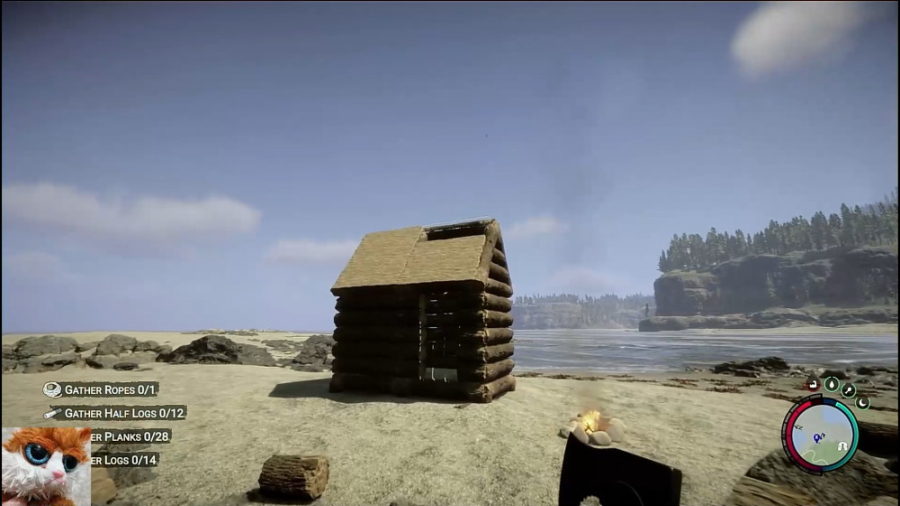Select the Gather Ropes objective
The height and width of the screenshot is (506, 900).
pyautogui.click(x=110, y=389)
